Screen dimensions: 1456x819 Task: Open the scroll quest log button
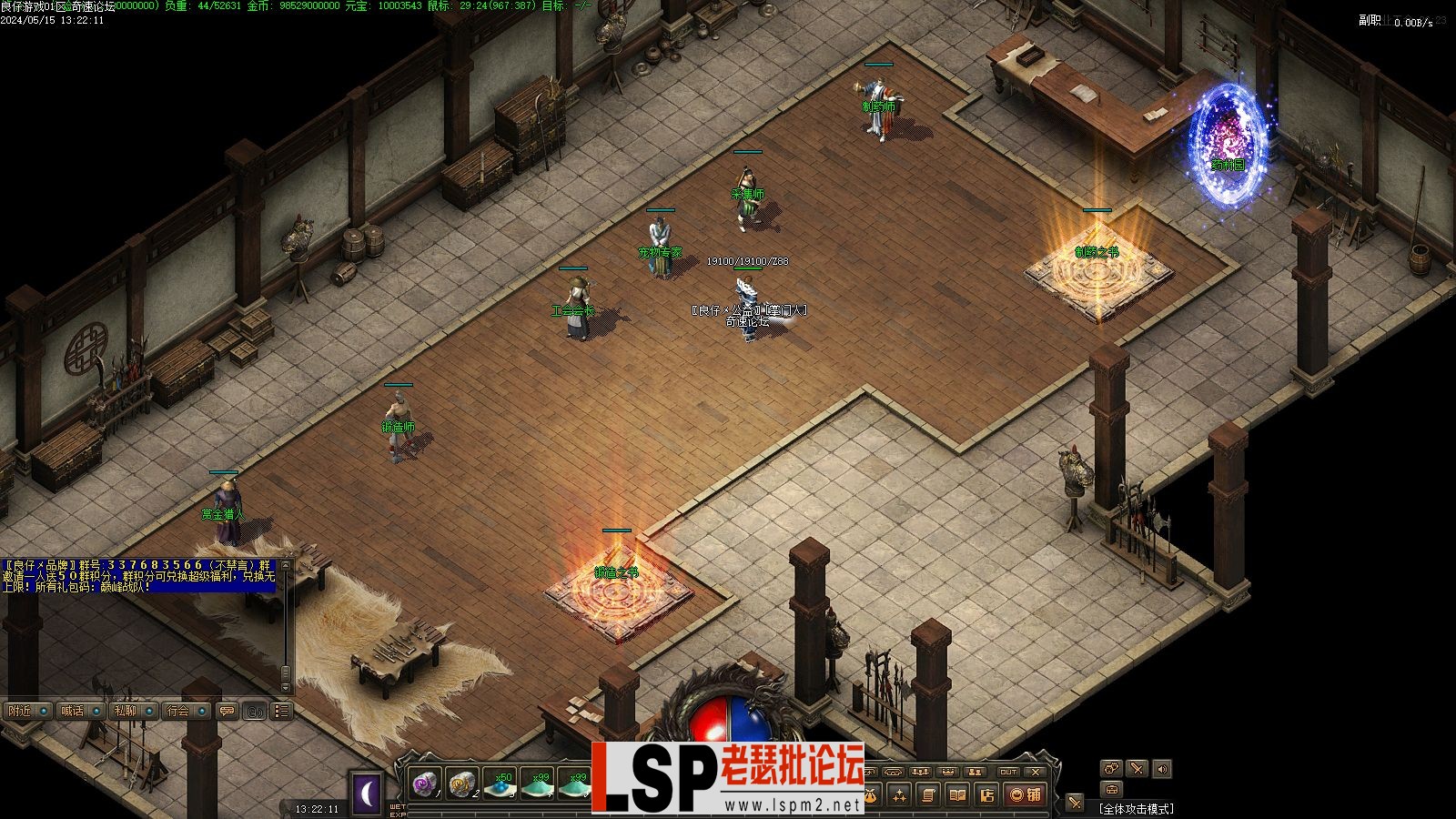927,795
